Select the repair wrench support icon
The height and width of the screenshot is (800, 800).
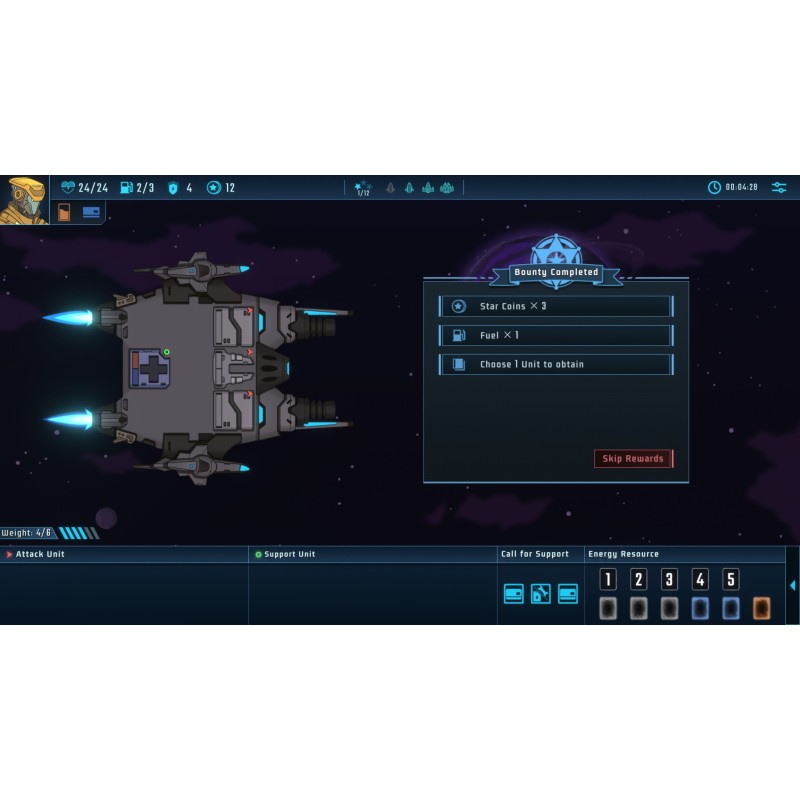tap(541, 594)
